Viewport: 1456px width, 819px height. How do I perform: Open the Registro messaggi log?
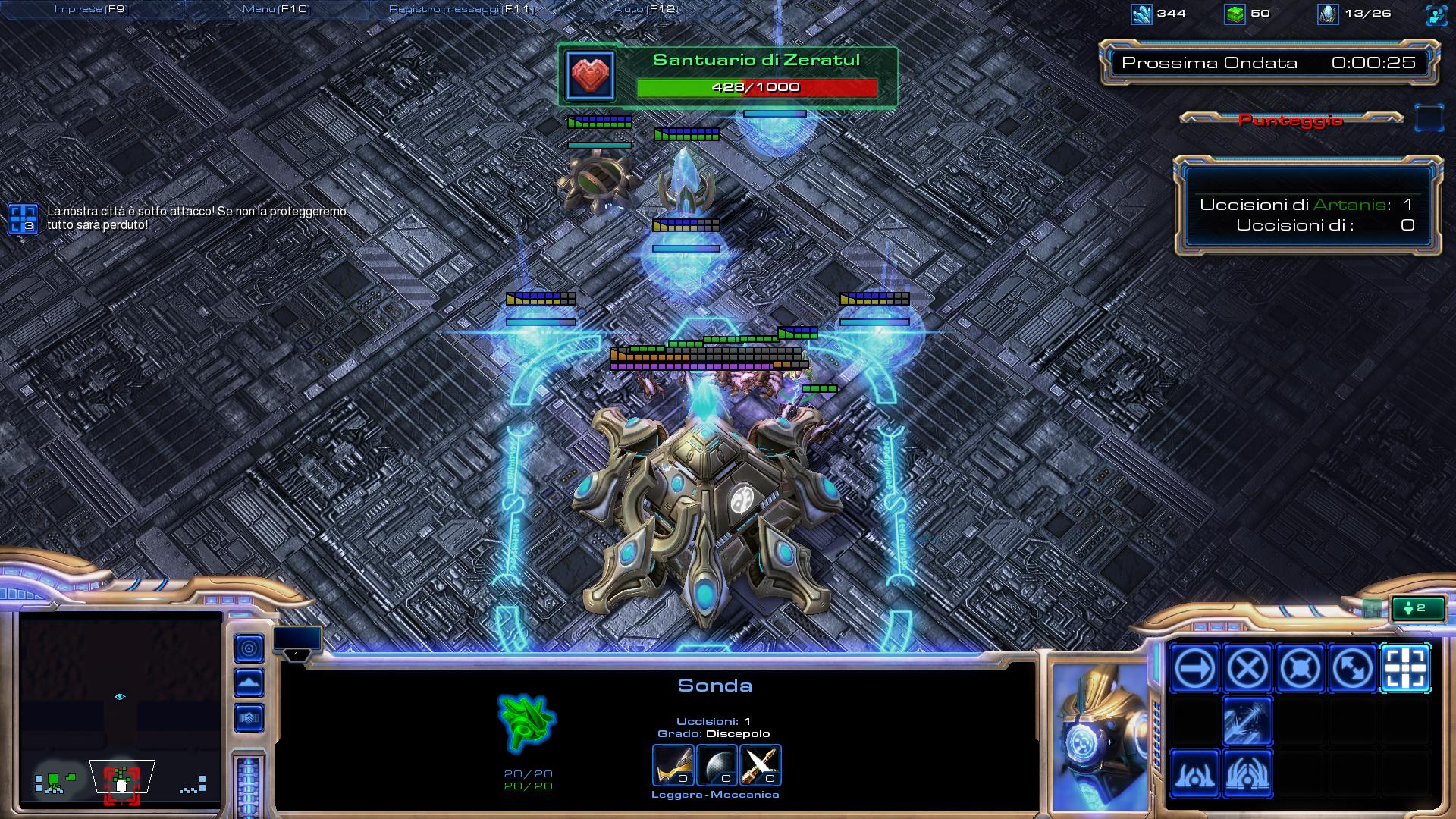click(x=461, y=10)
